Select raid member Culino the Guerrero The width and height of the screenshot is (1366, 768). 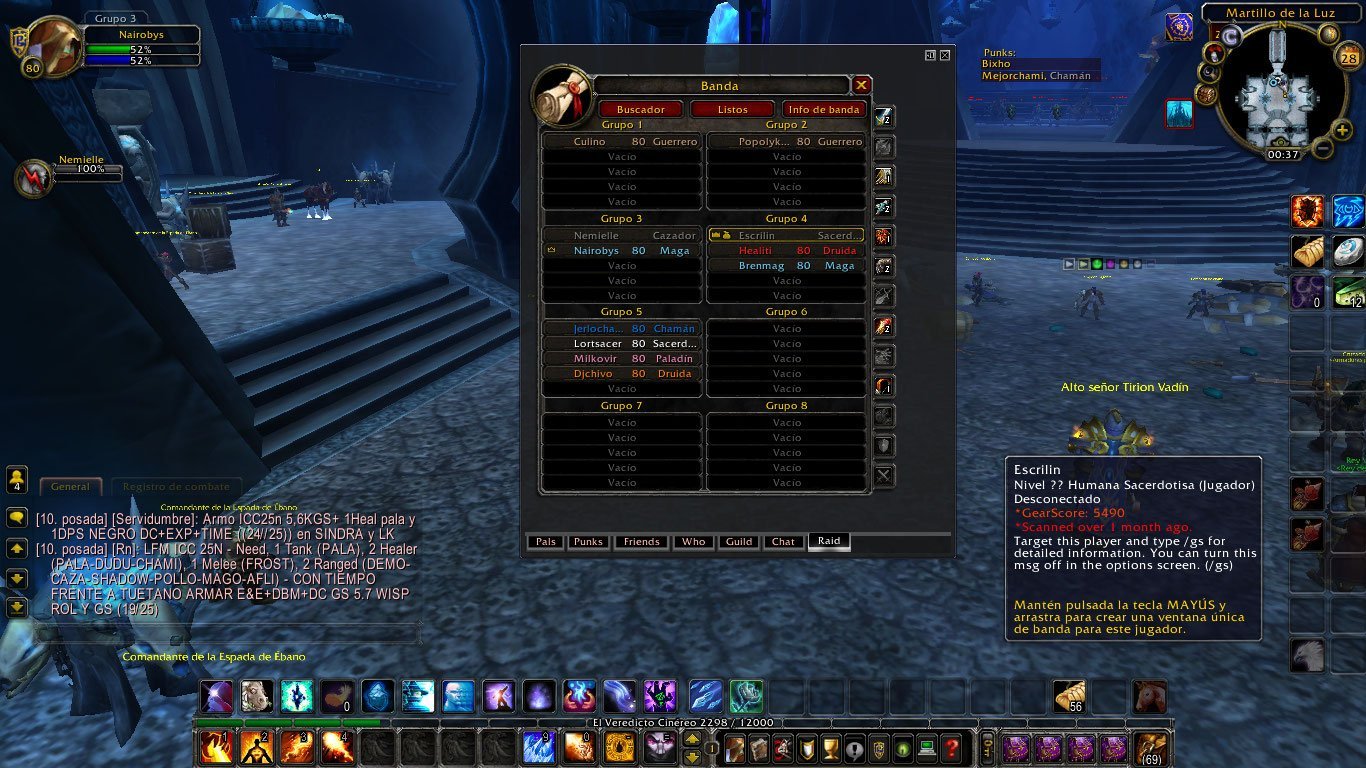point(621,142)
